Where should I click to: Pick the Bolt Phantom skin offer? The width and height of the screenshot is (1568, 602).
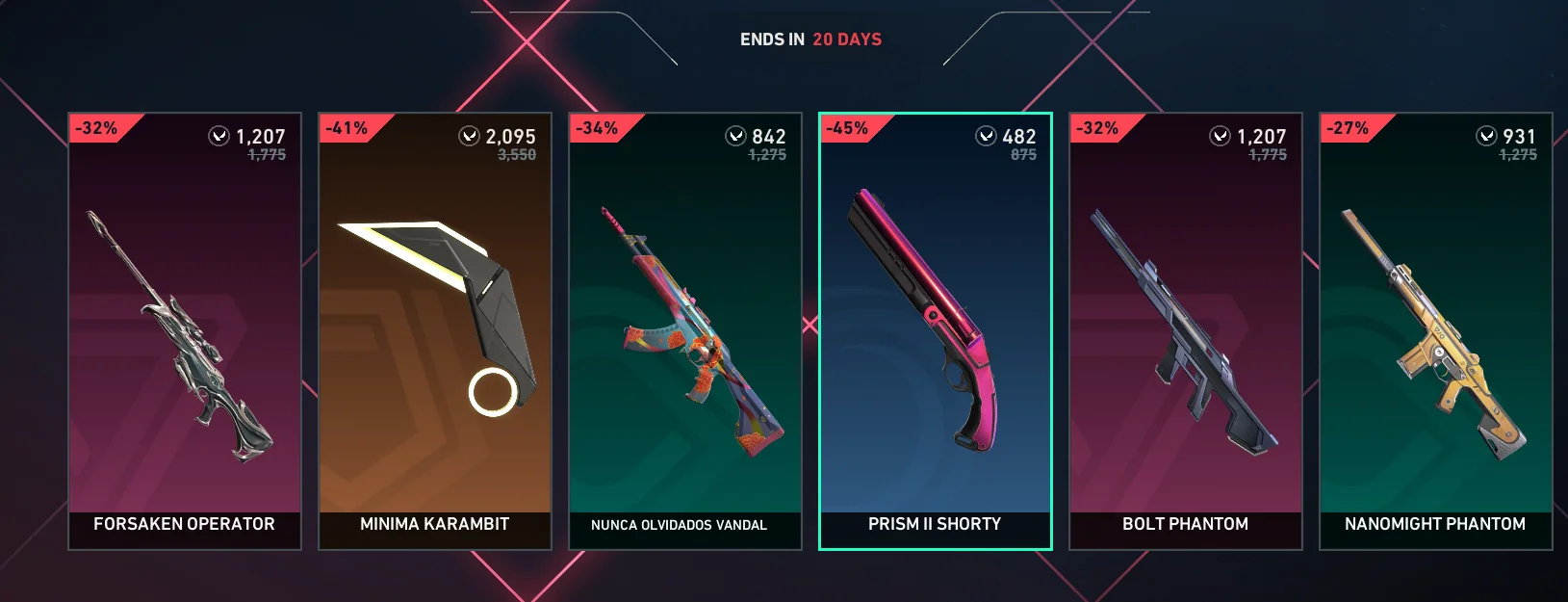click(1186, 331)
